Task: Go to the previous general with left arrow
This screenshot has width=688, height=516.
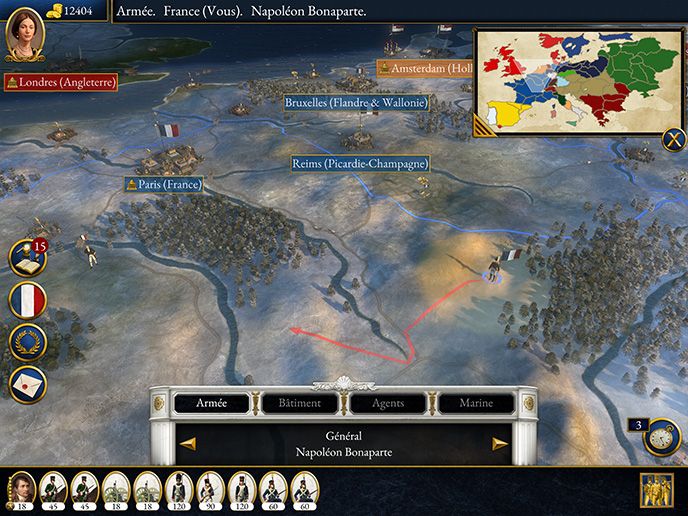Action: [187, 444]
